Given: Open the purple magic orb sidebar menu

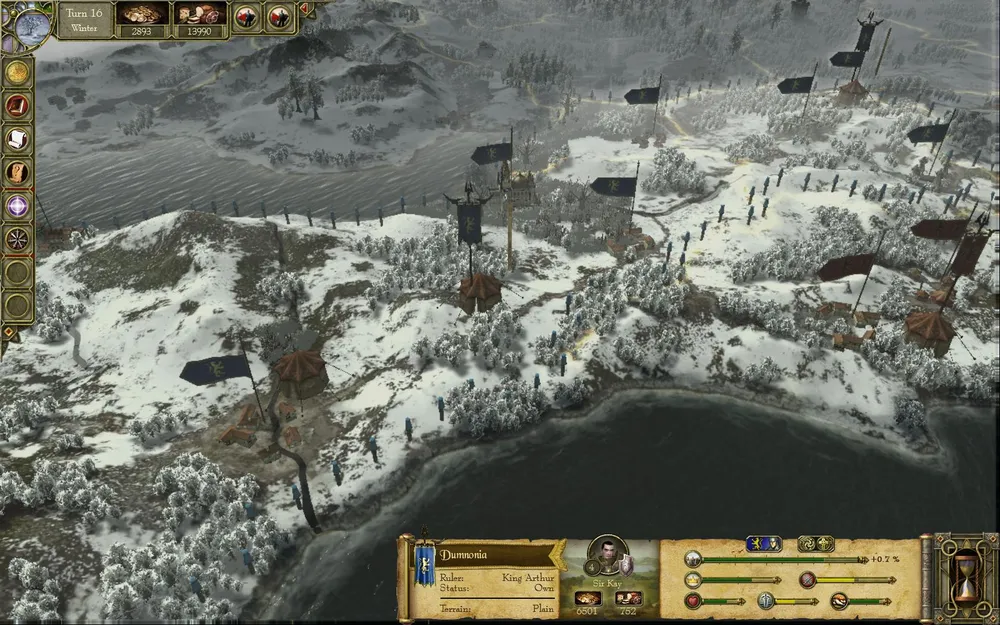Looking at the screenshot, I should pyautogui.click(x=17, y=205).
